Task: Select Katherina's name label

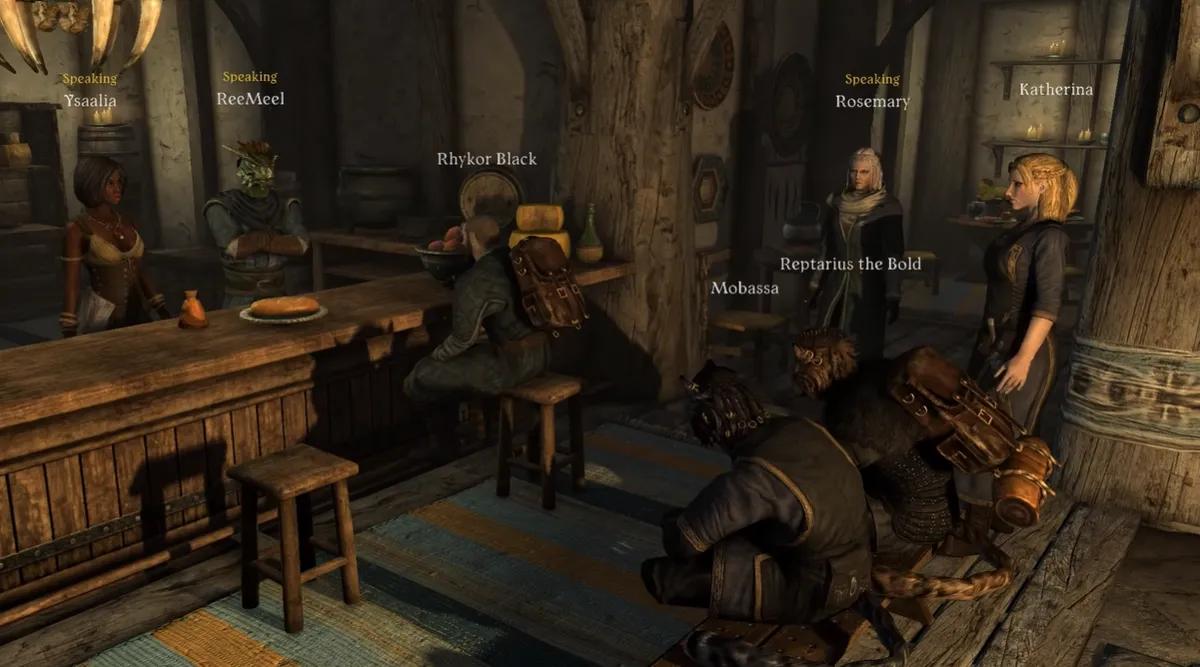Action: pyautogui.click(x=1056, y=89)
